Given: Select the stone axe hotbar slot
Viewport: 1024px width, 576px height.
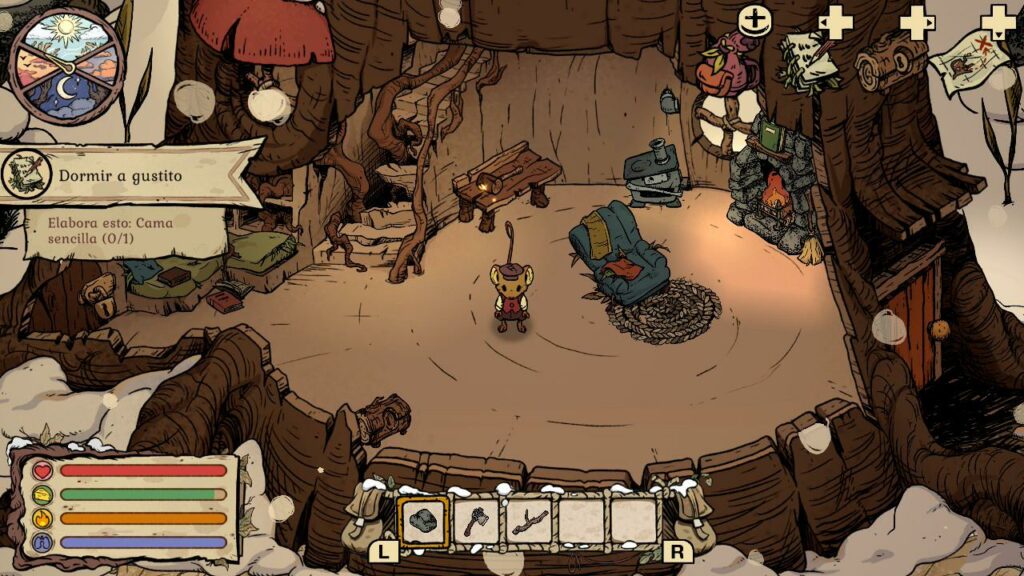Looking at the screenshot, I should (x=477, y=521).
